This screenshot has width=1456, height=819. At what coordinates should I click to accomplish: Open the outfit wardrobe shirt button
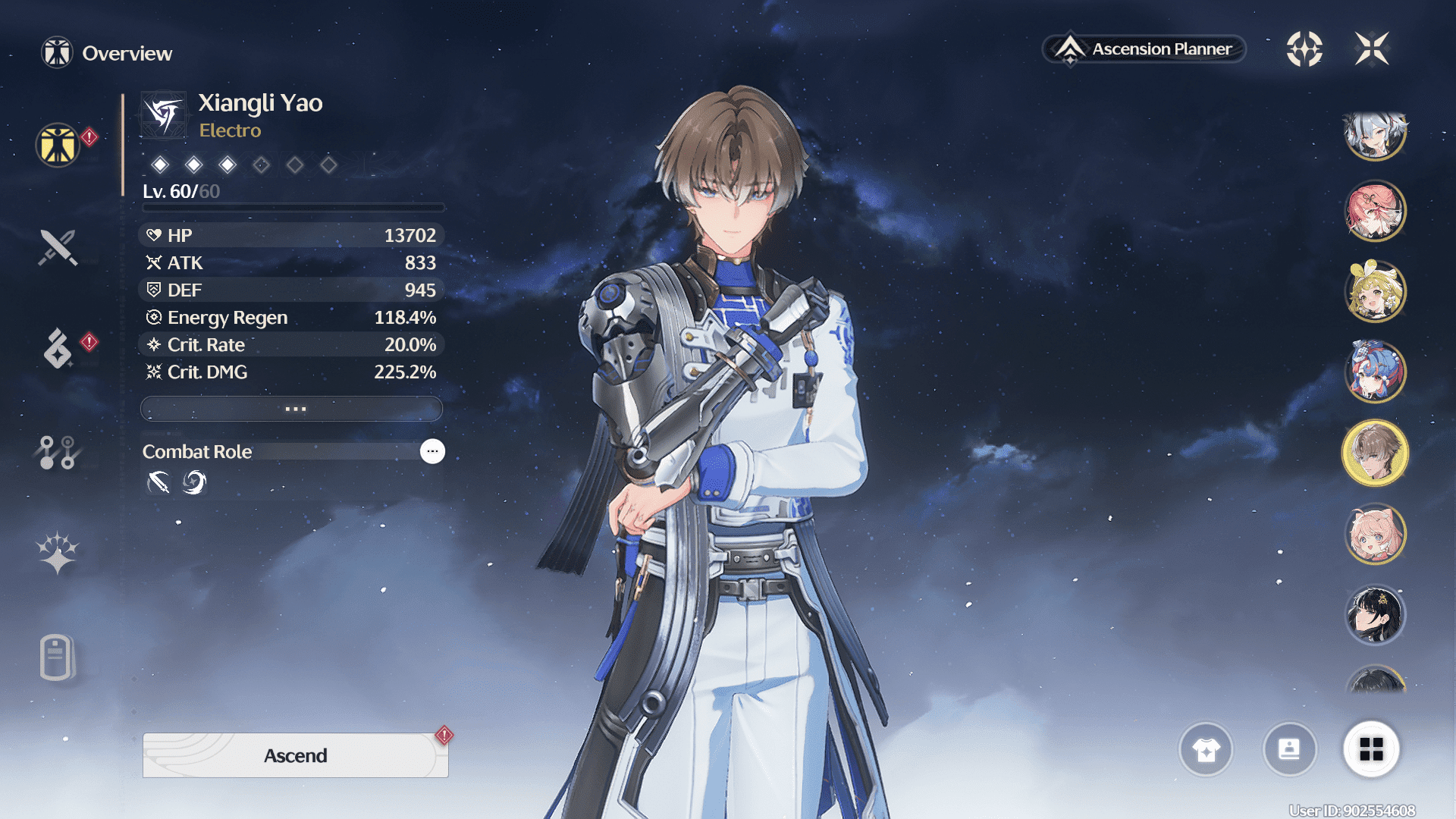[x=1206, y=750]
